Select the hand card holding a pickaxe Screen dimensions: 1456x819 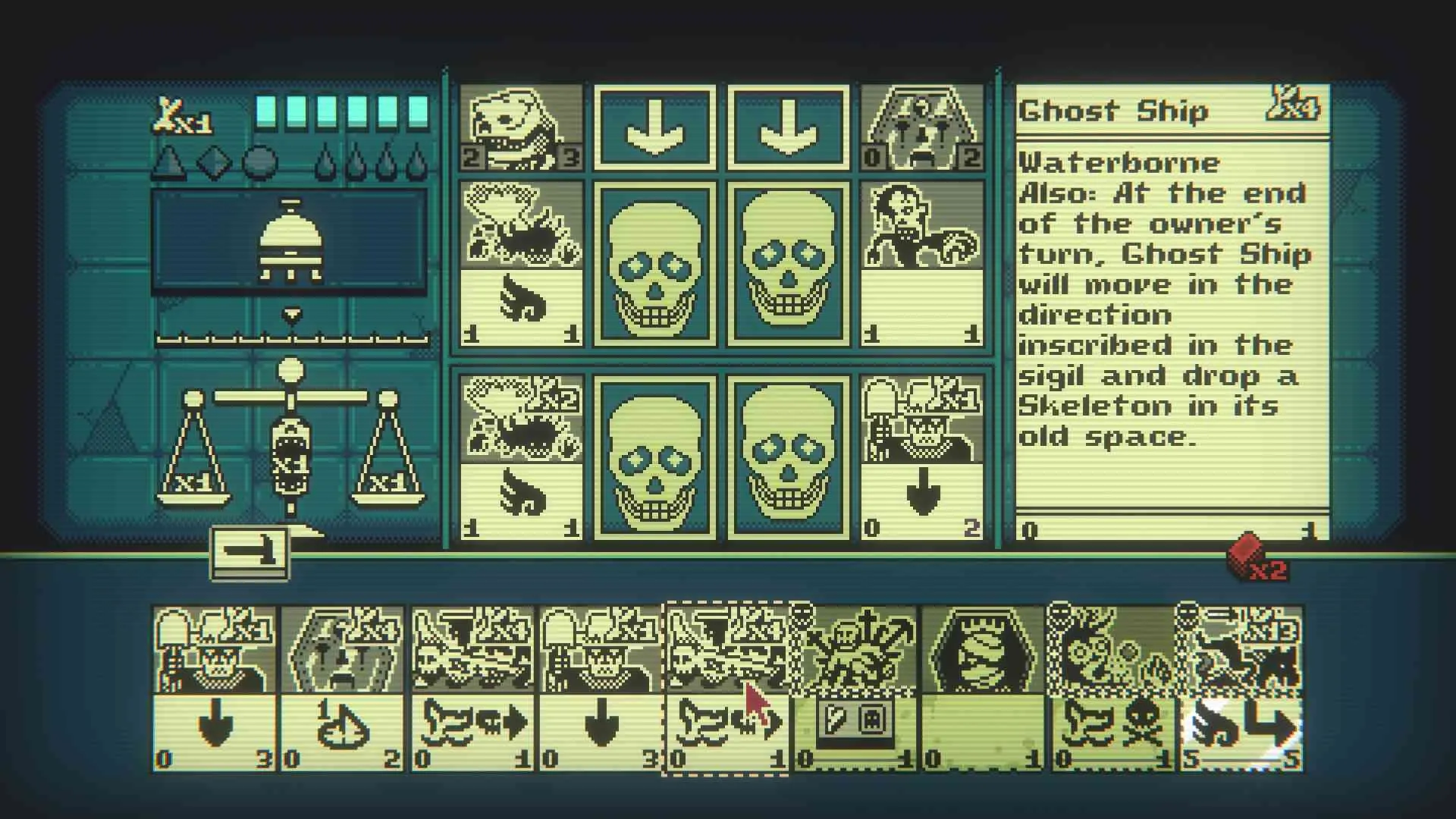[x=855, y=688]
